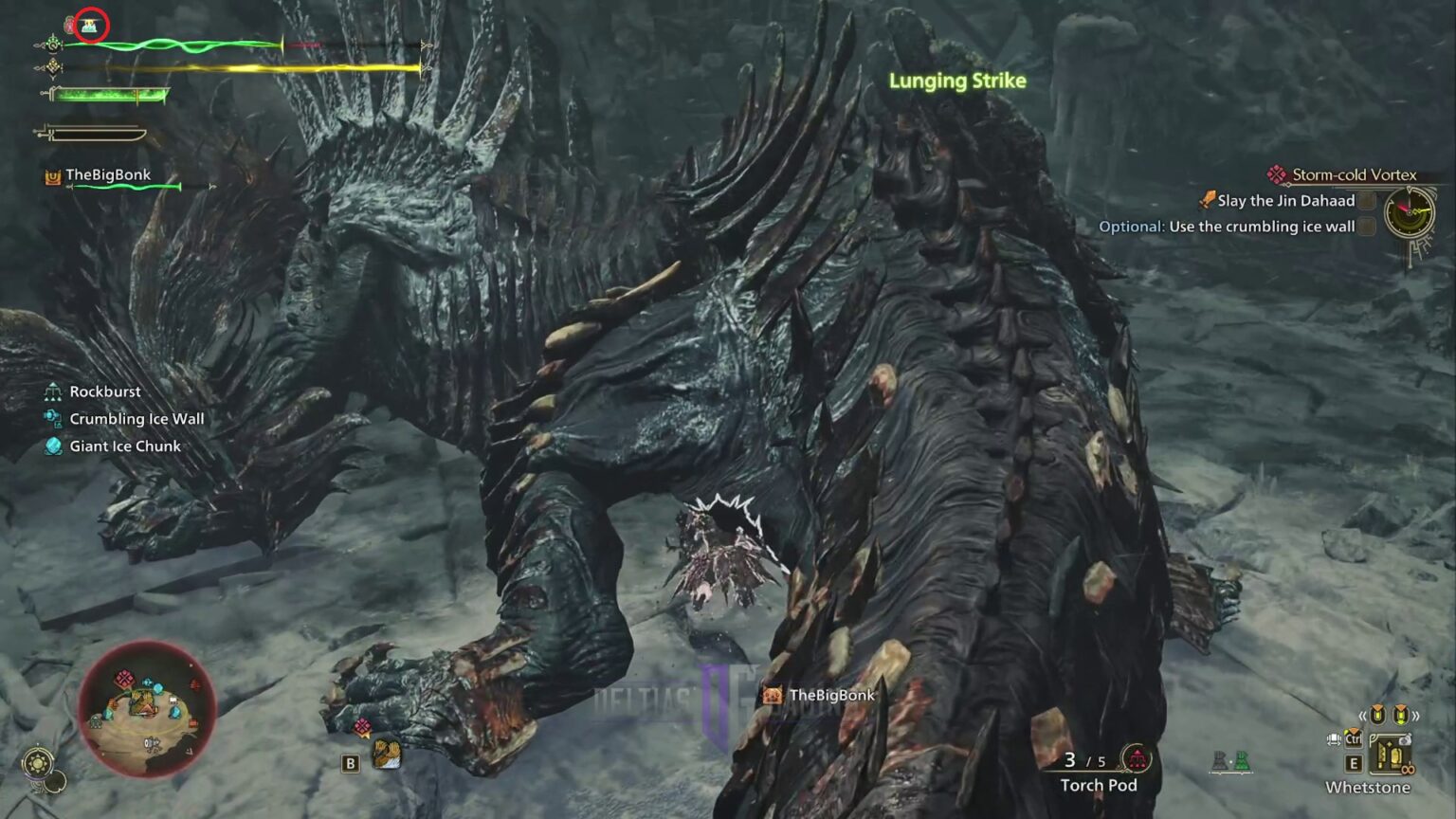Open the Lunging Strike notification text
The width and height of the screenshot is (1456, 819).
957,82
